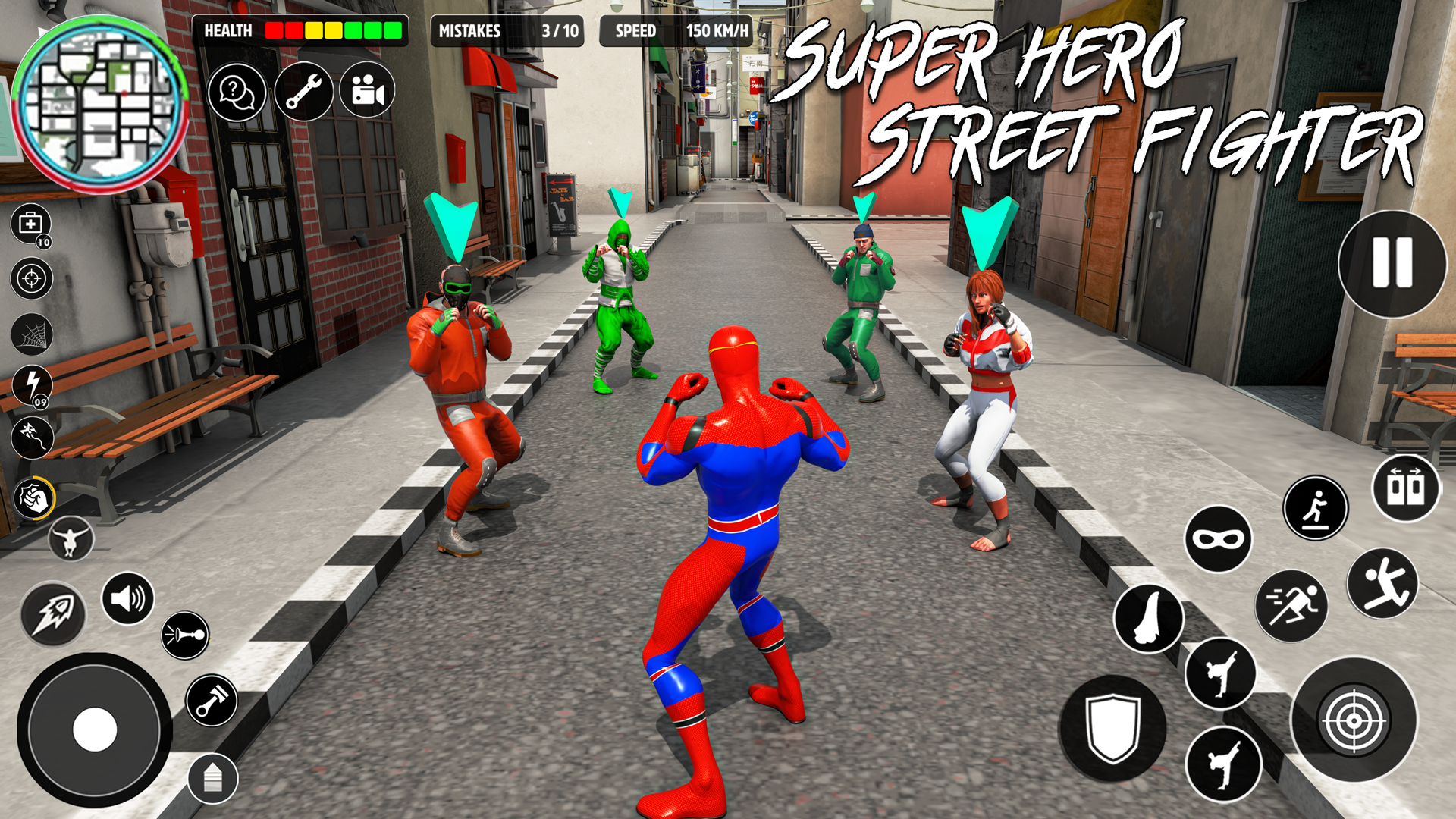Open the chat question bubble at top
The height and width of the screenshot is (819, 1456).
237,91
